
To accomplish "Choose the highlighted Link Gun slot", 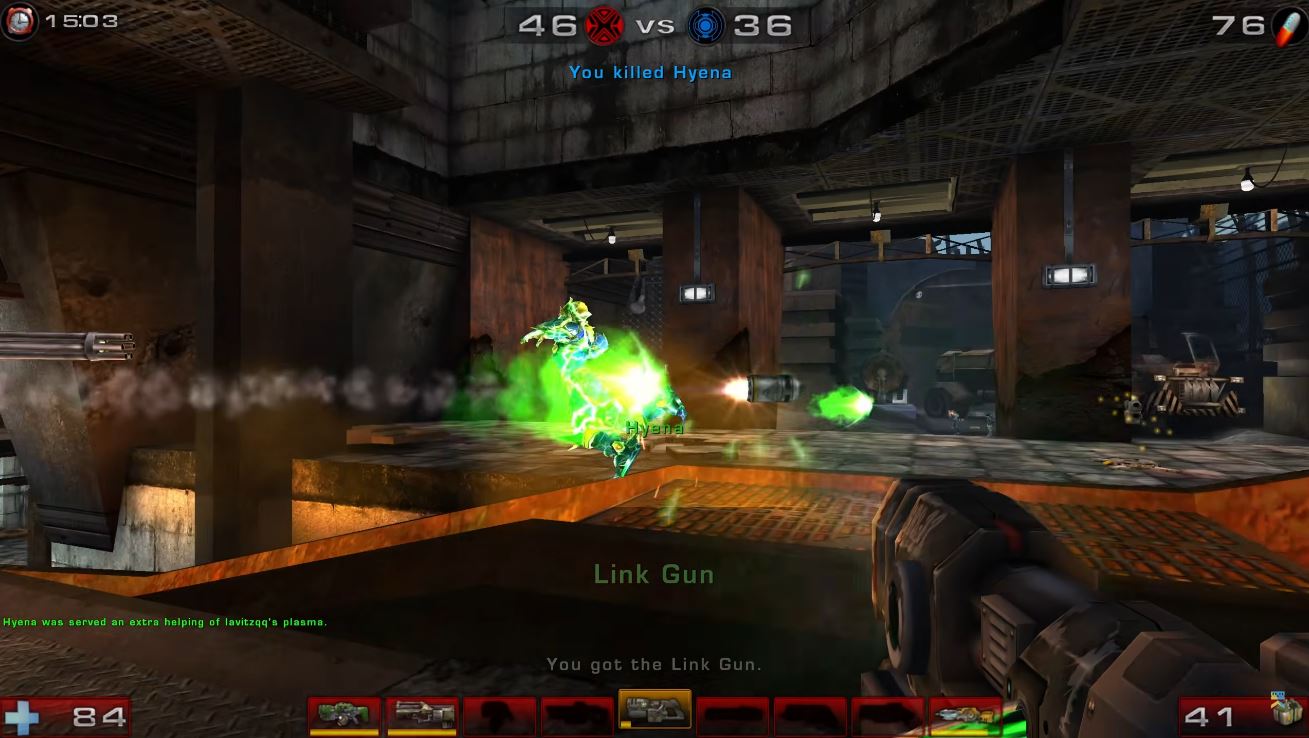I will tap(655, 709).
